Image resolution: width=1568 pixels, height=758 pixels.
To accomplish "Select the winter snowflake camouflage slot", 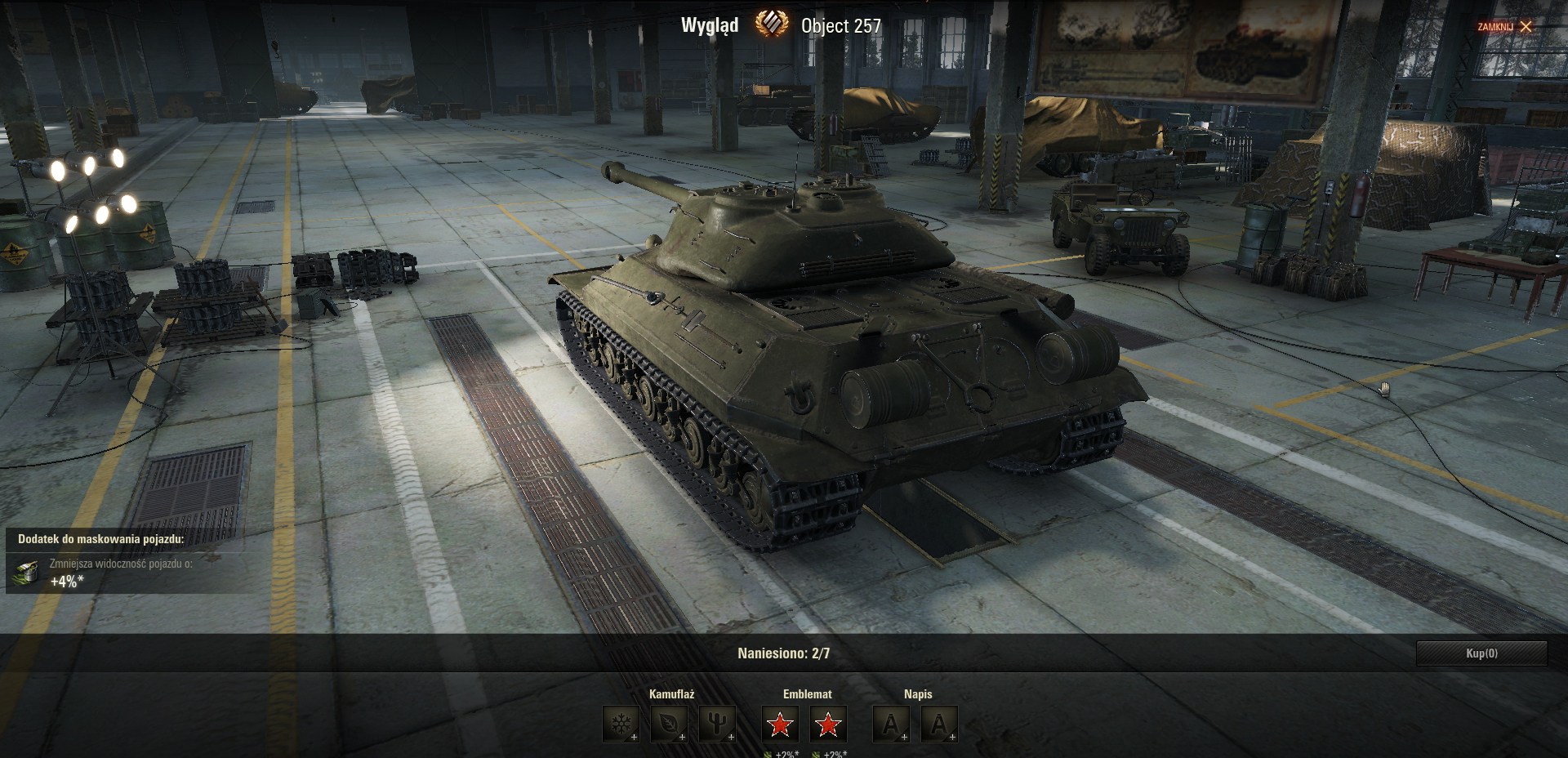I will tap(621, 725).
